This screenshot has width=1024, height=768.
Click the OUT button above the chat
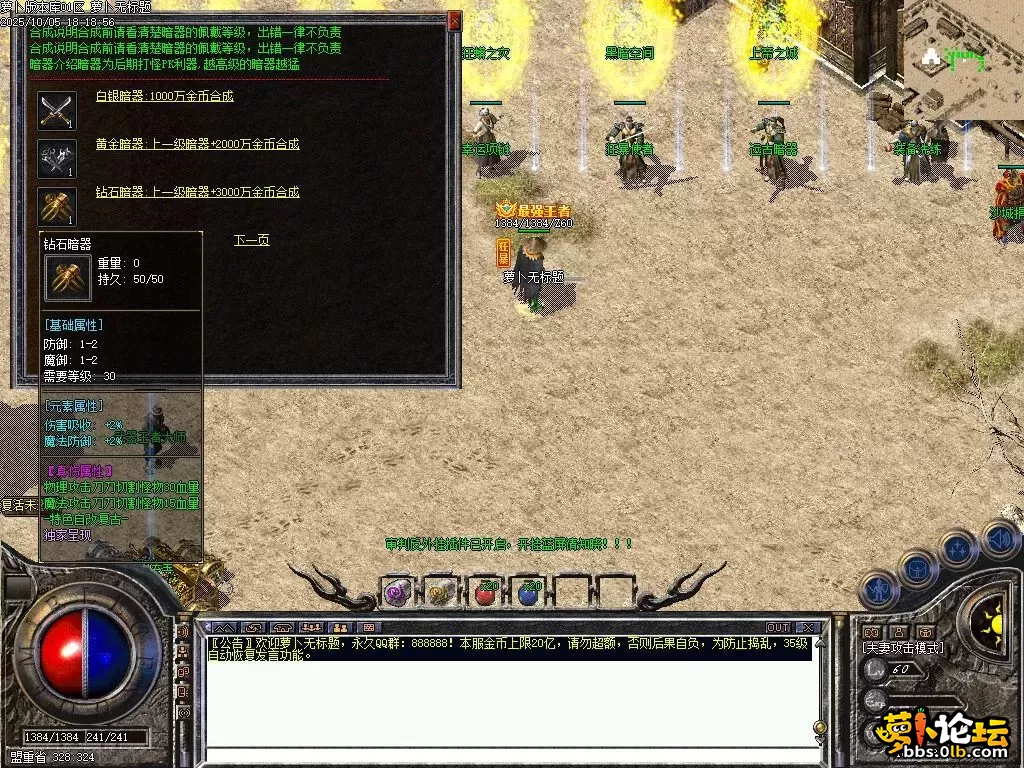pos(778,627)
